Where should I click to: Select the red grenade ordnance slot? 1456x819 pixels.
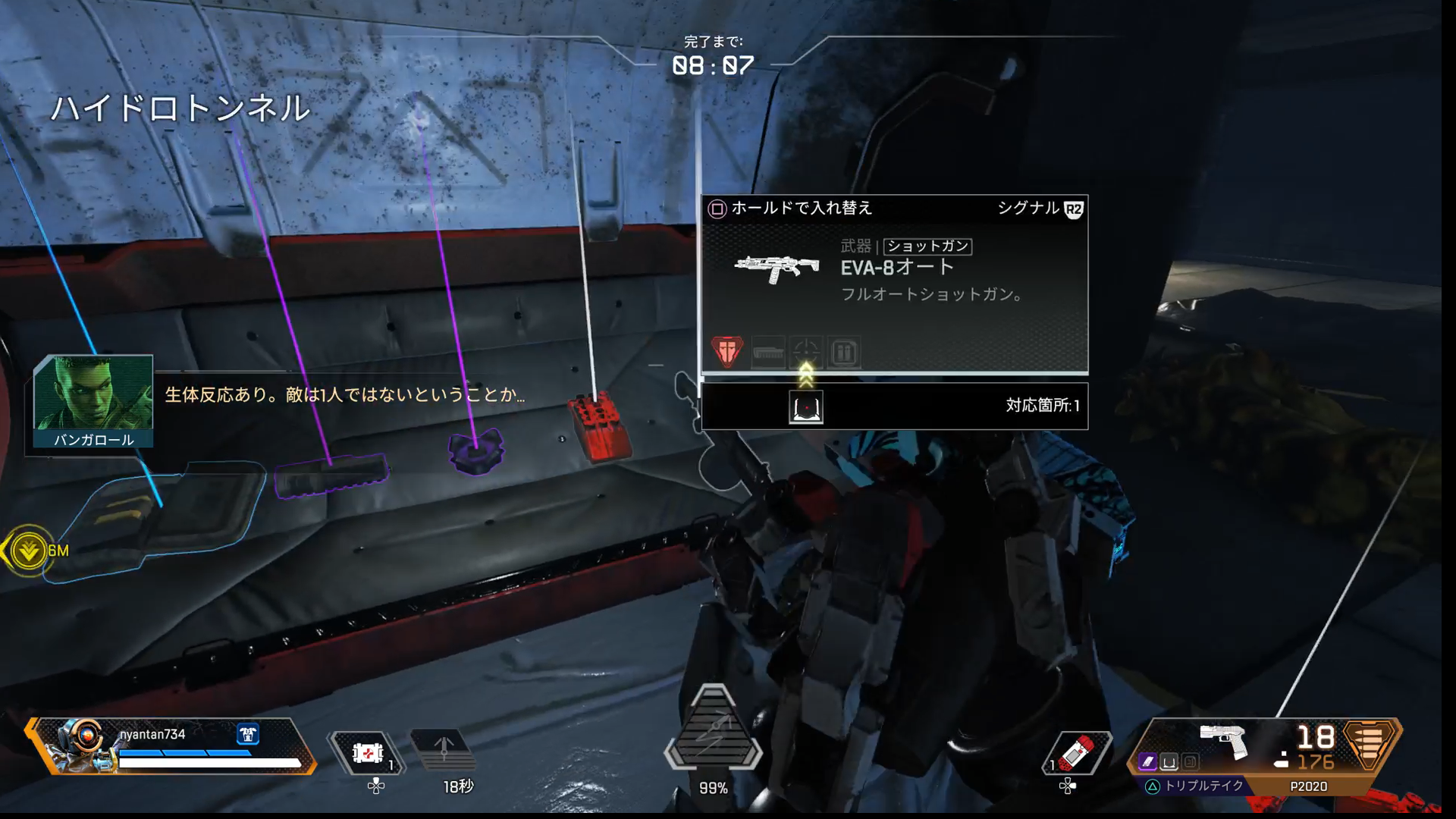(1077, 754)
